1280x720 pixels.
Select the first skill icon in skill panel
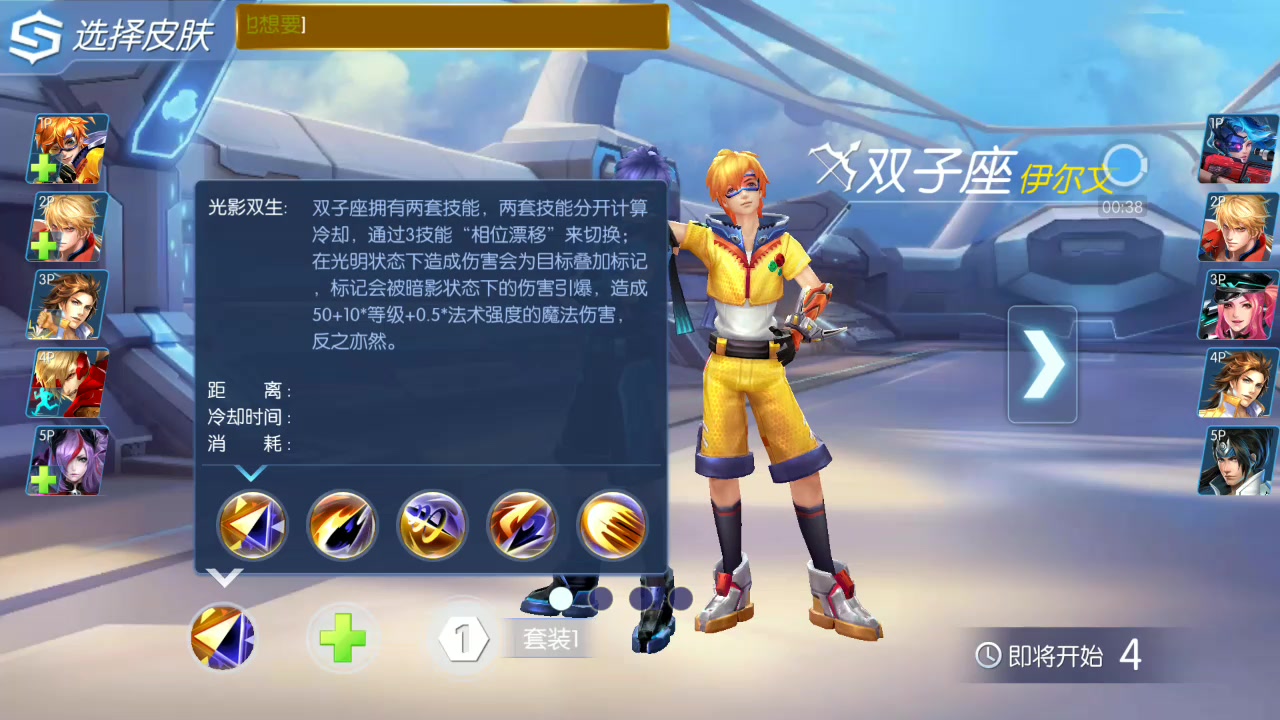[251, 525]
